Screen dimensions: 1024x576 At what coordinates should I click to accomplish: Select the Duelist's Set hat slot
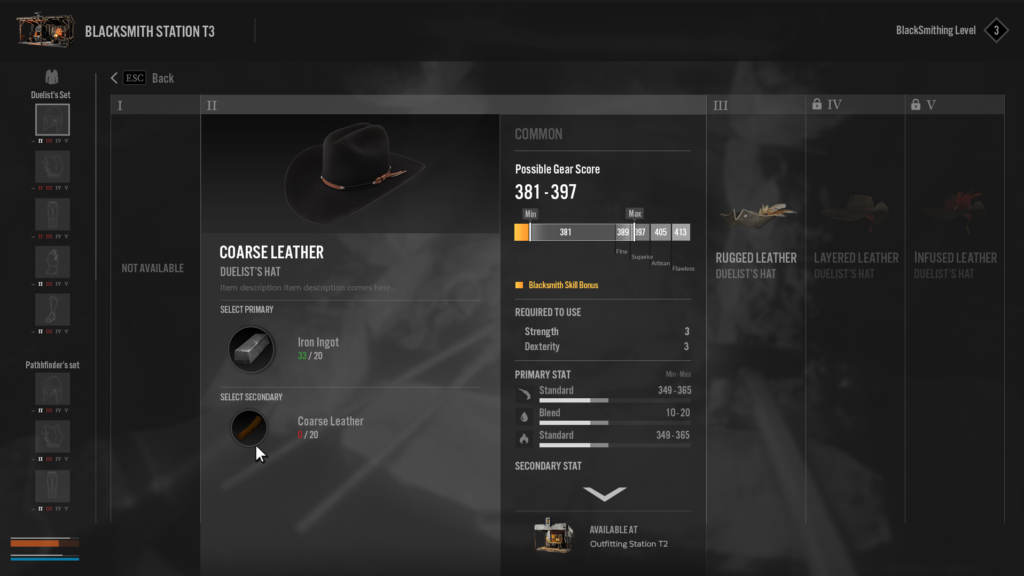(52, 120)
